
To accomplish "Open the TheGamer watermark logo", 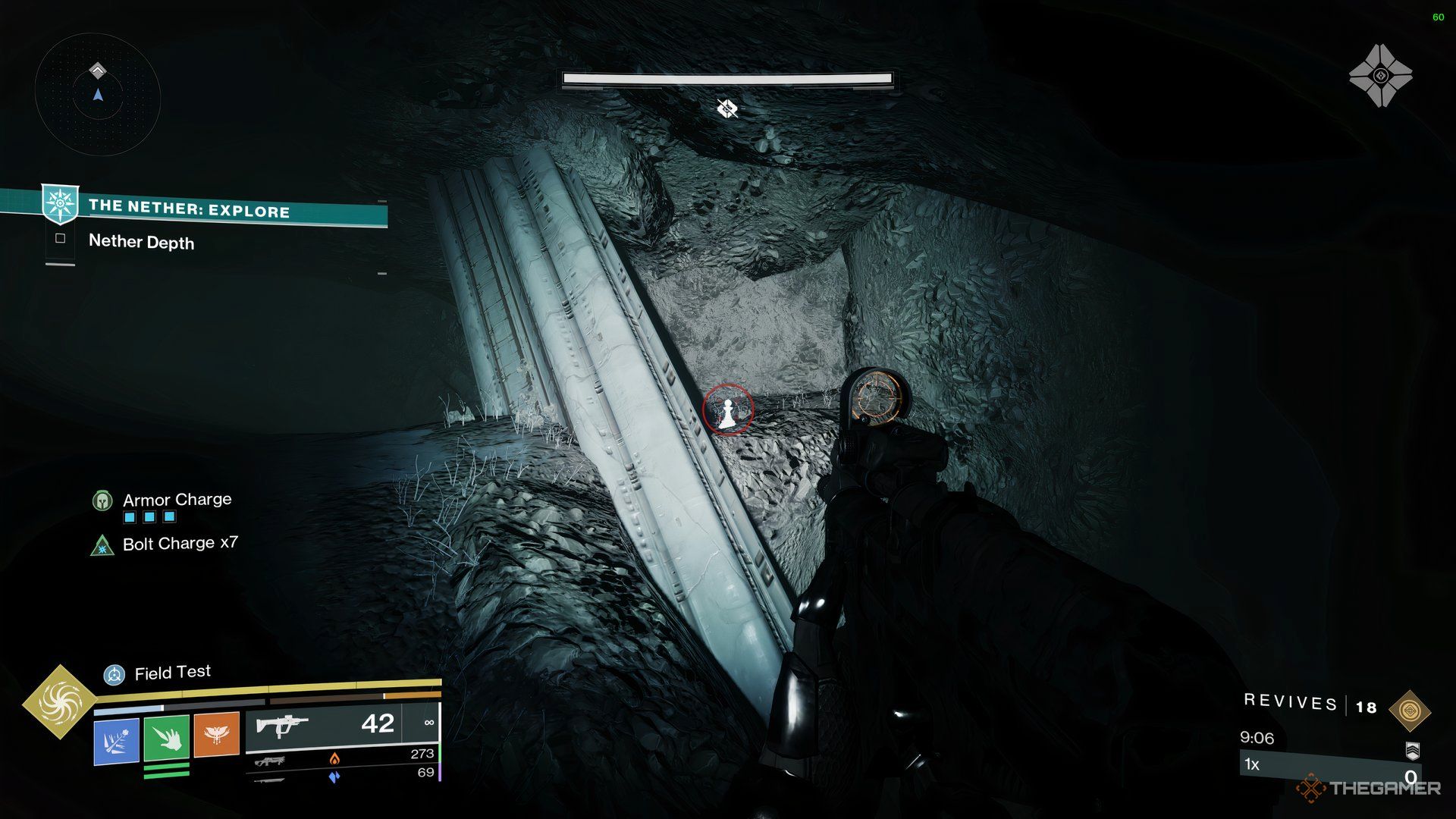I will click(x=1370, y=789).
